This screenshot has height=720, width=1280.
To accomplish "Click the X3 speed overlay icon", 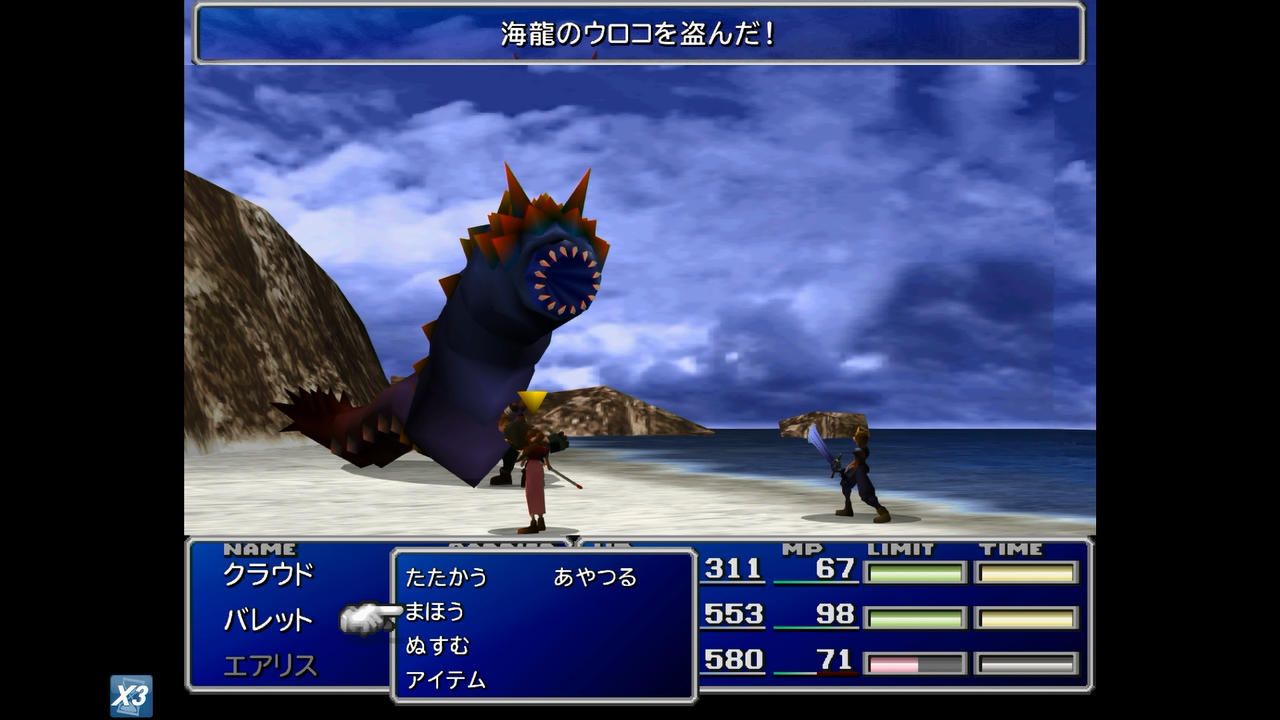I will click(x=131, y=696).
